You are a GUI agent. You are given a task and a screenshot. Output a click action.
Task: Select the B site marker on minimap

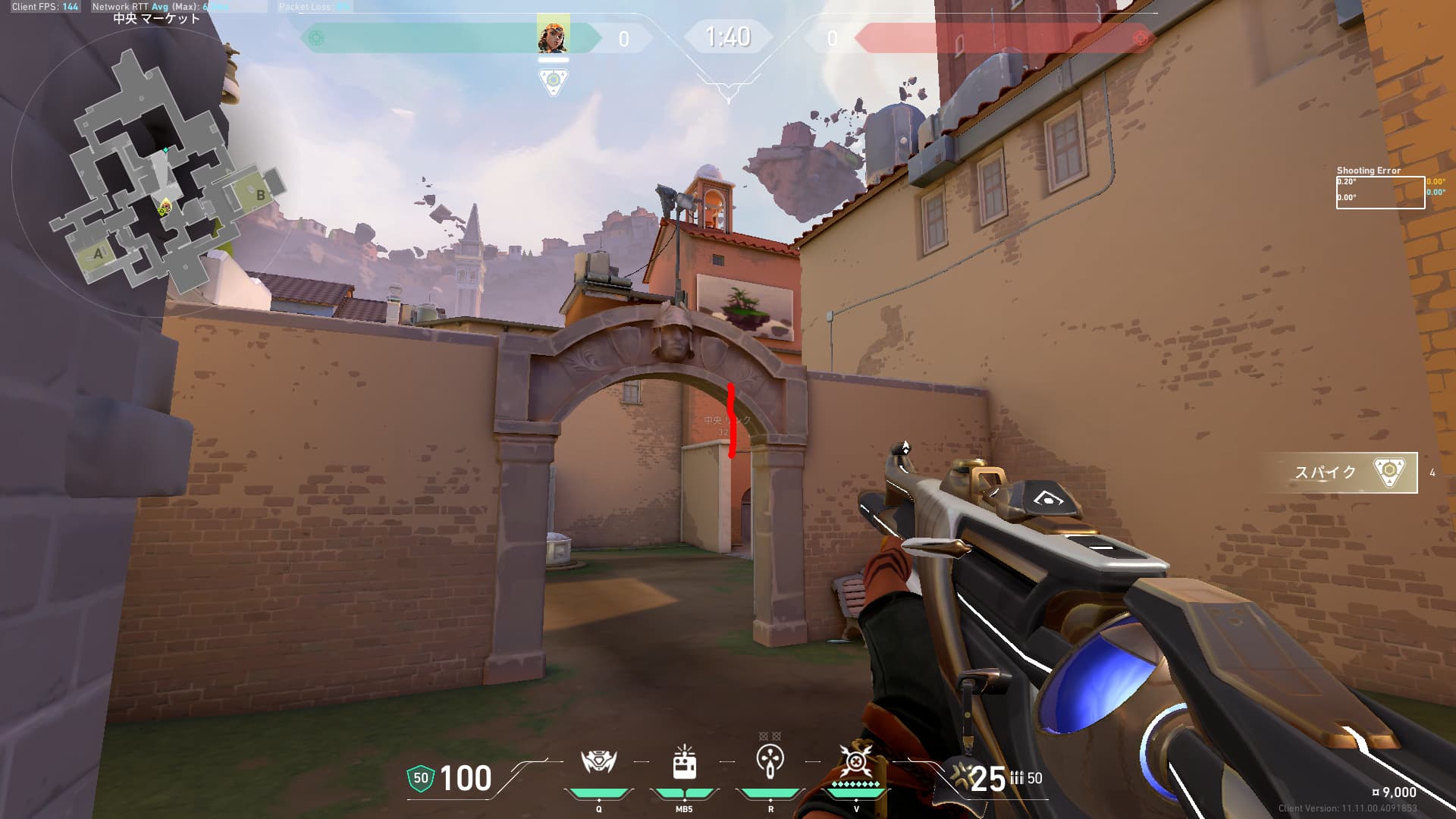(x=260, y=195)
